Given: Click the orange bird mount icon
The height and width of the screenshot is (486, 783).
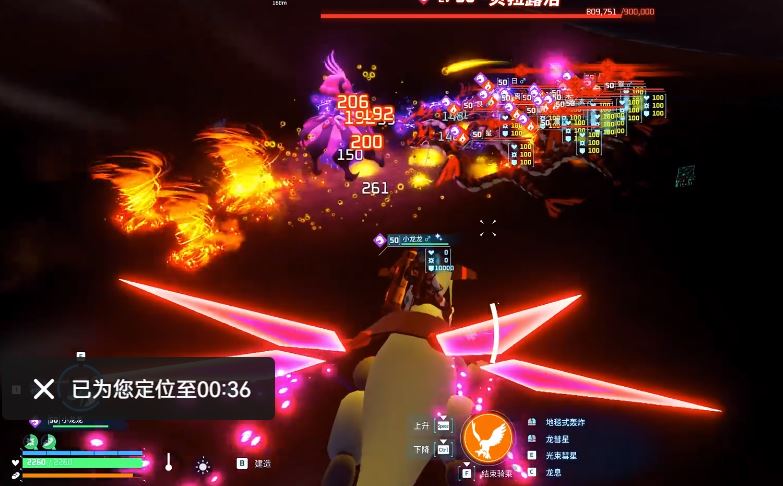Looking at the screenshot, I should click(x=488, y=437).
